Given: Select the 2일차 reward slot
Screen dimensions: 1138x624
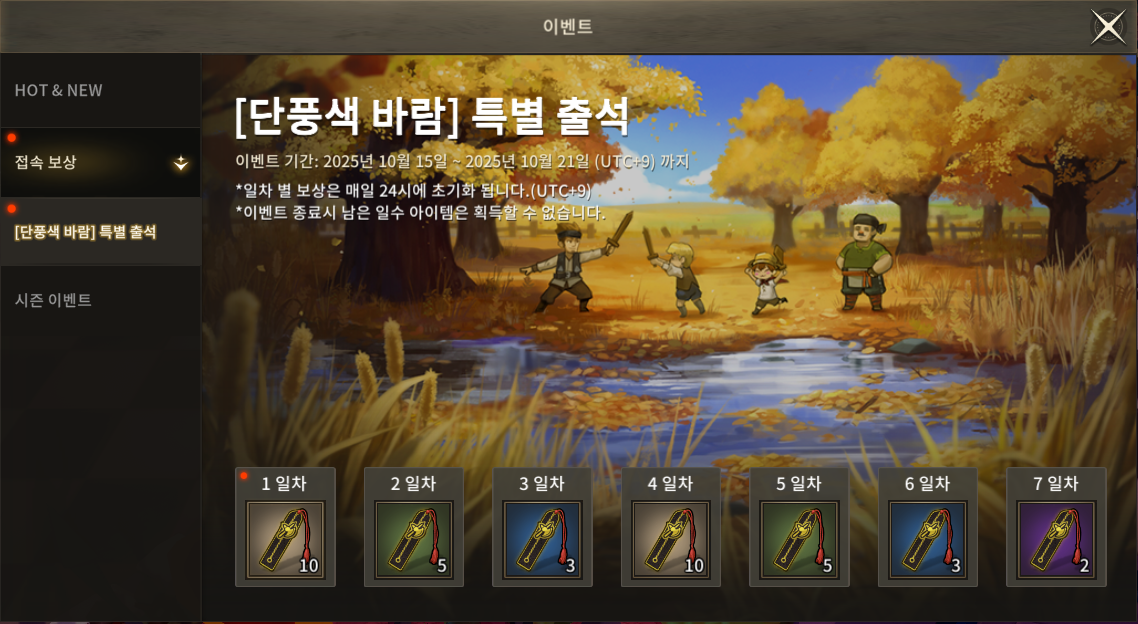Looking at the screenshot, I should 414,539.
